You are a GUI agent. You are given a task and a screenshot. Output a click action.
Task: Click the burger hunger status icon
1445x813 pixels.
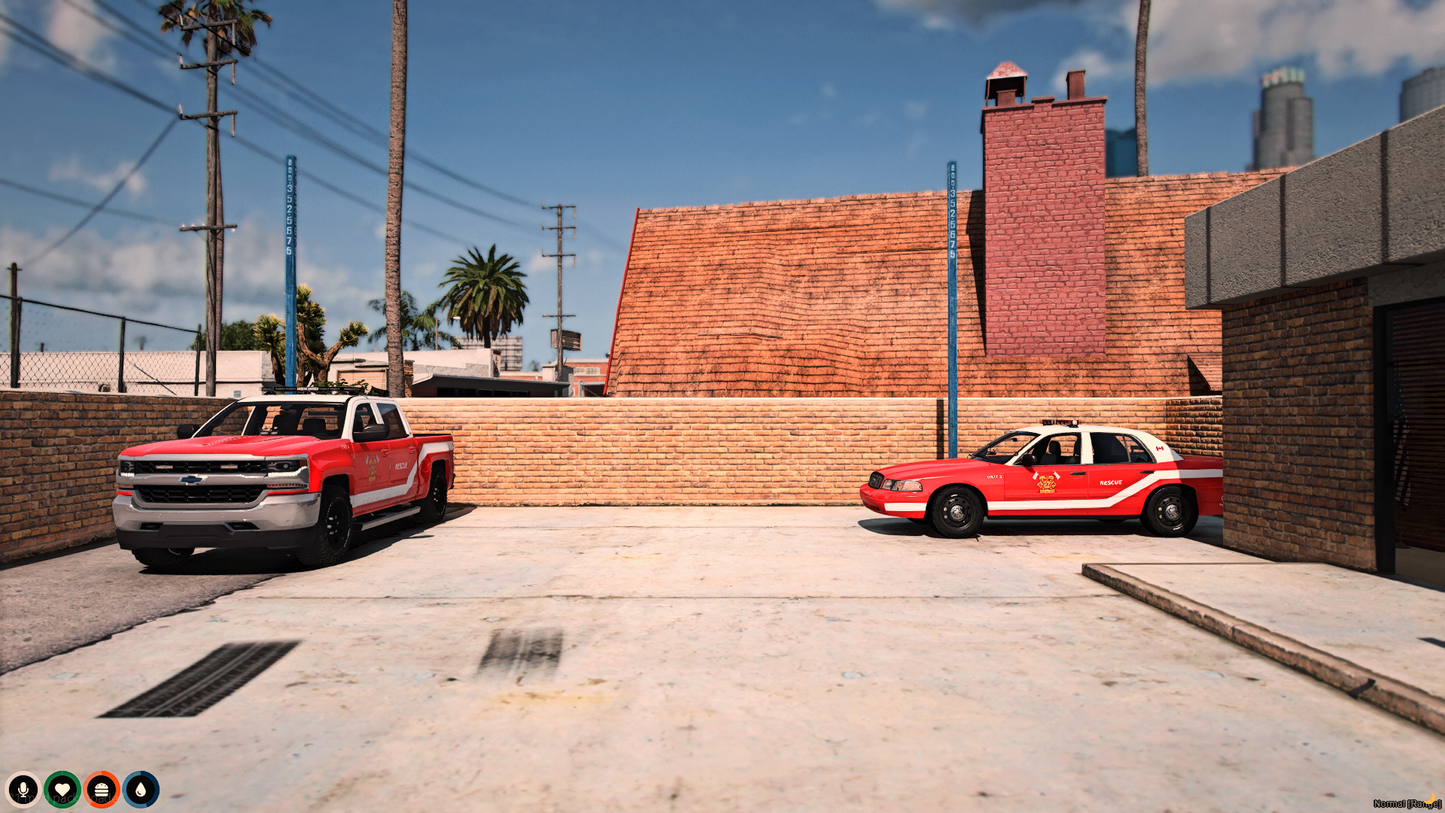[x=101, y=788]
